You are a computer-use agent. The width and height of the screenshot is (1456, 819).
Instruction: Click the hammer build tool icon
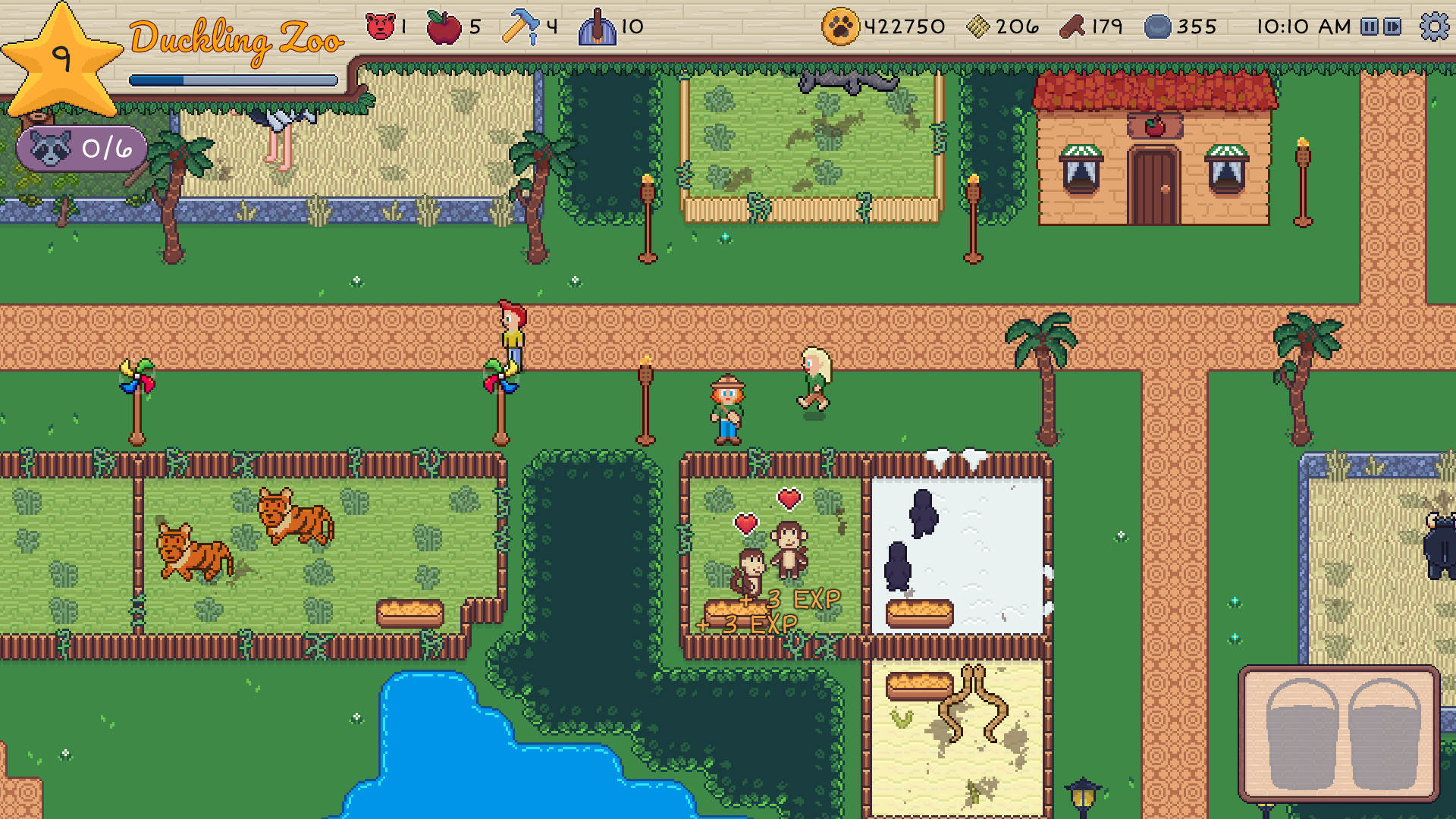coord(522,25)
